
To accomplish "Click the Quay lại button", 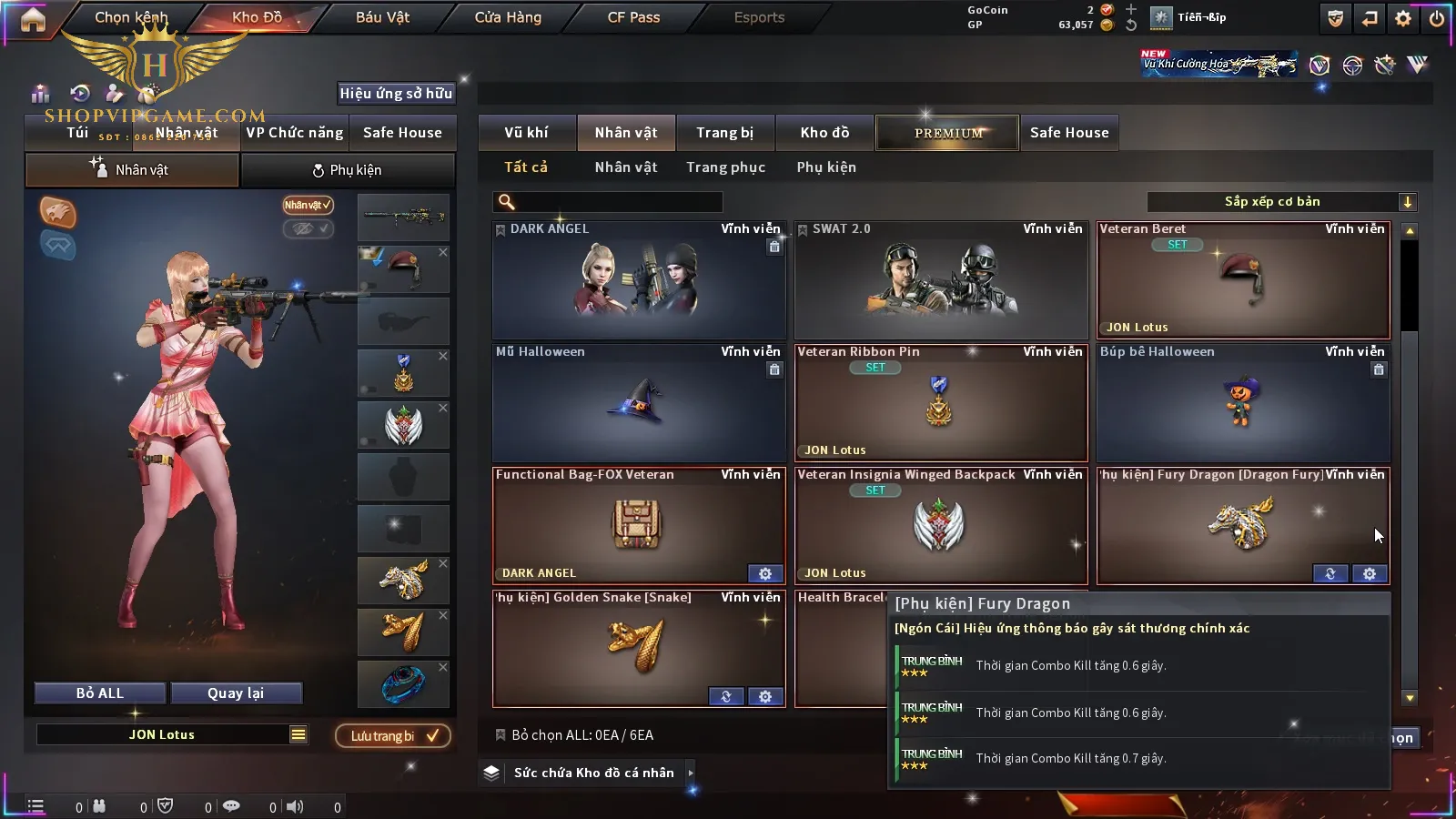I will (236, 693).
